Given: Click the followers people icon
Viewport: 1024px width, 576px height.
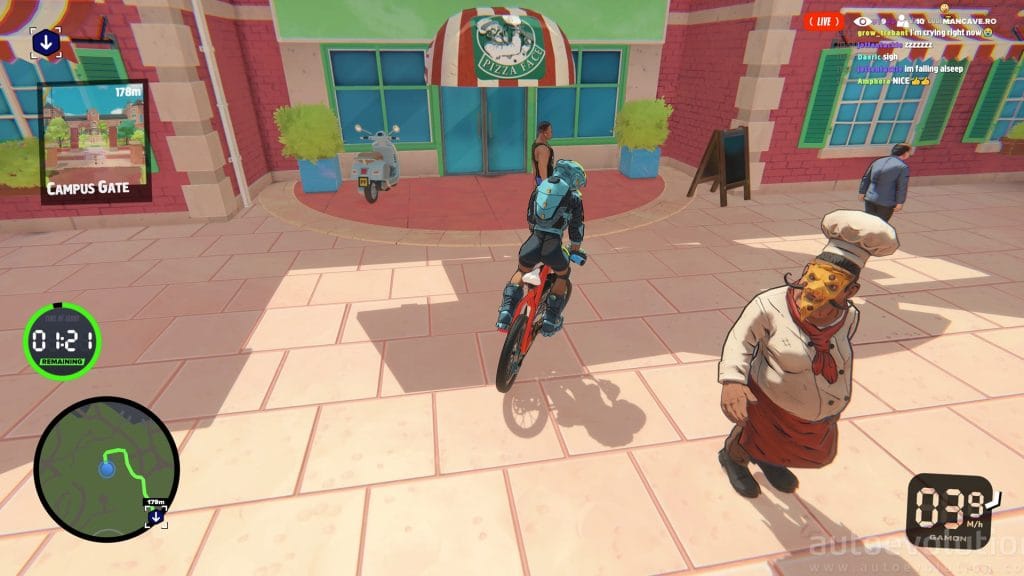Looking at the screenshot, I should (901, 20).
